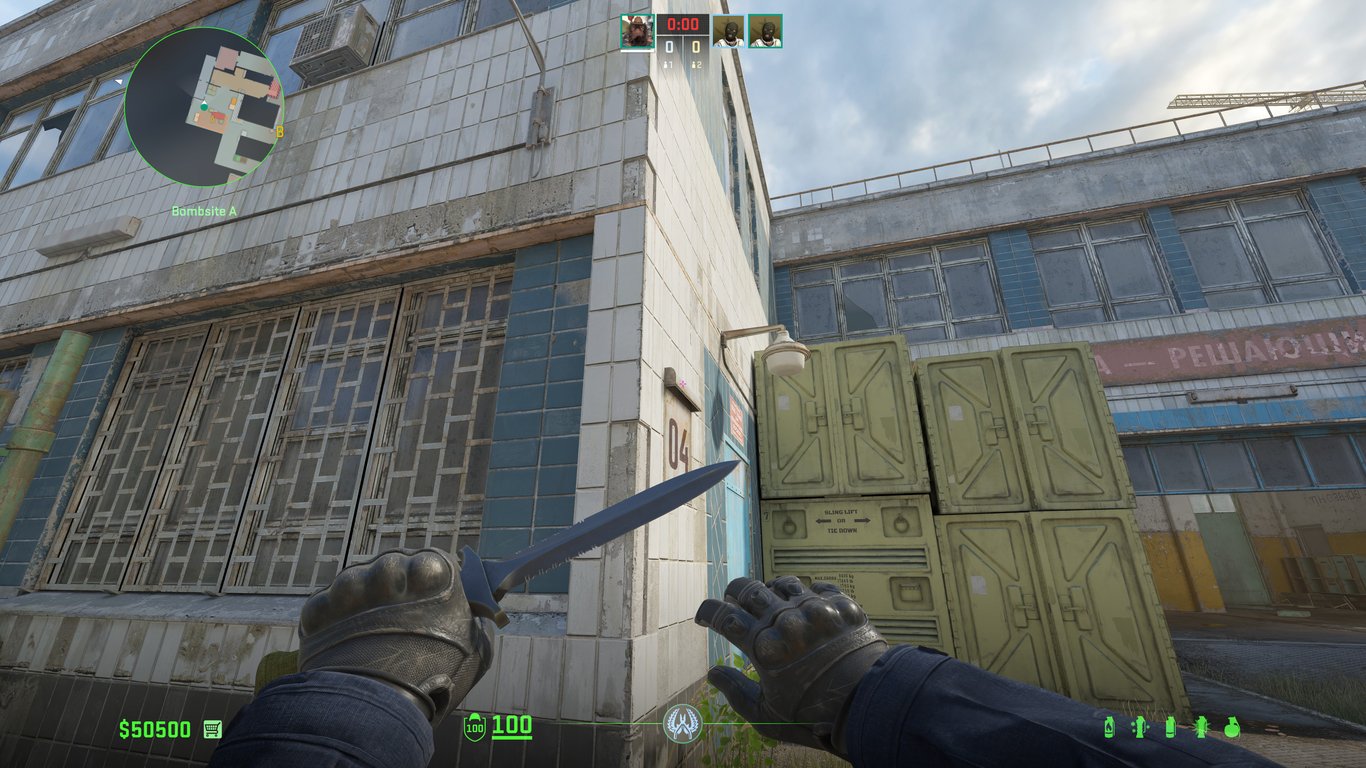Click the cowboy hat player avatar
Screen dimensions: 1366x768
pyautogui.click(x=637, y=31)
